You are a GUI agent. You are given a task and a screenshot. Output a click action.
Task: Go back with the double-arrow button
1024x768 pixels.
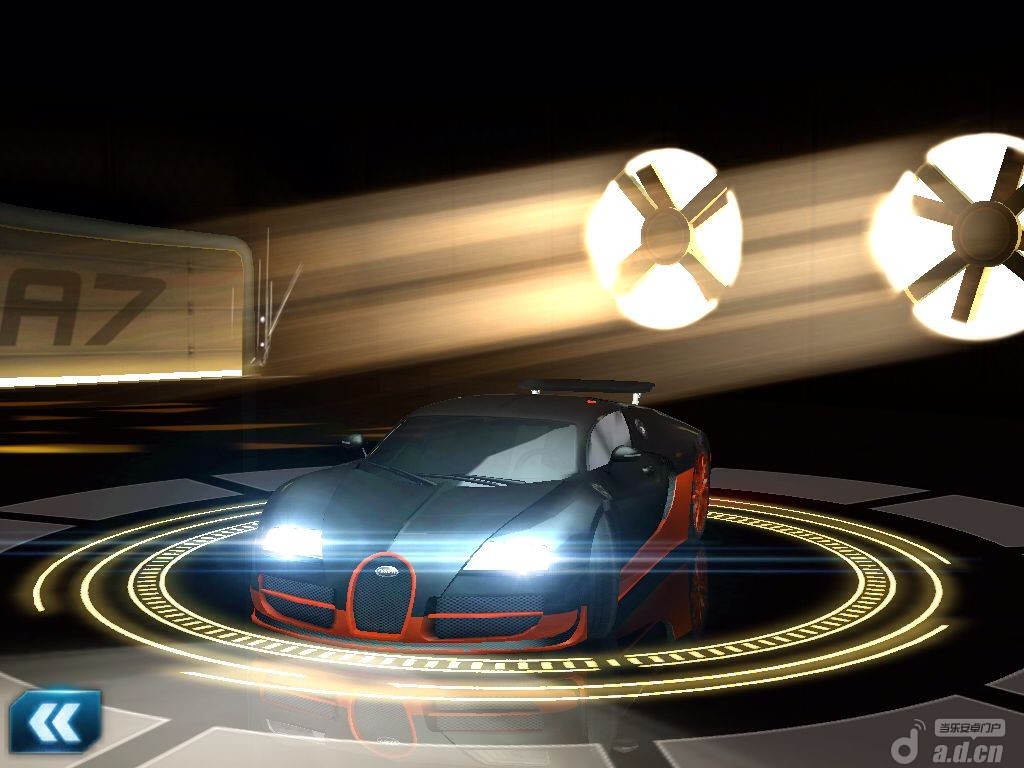(54, 720)
